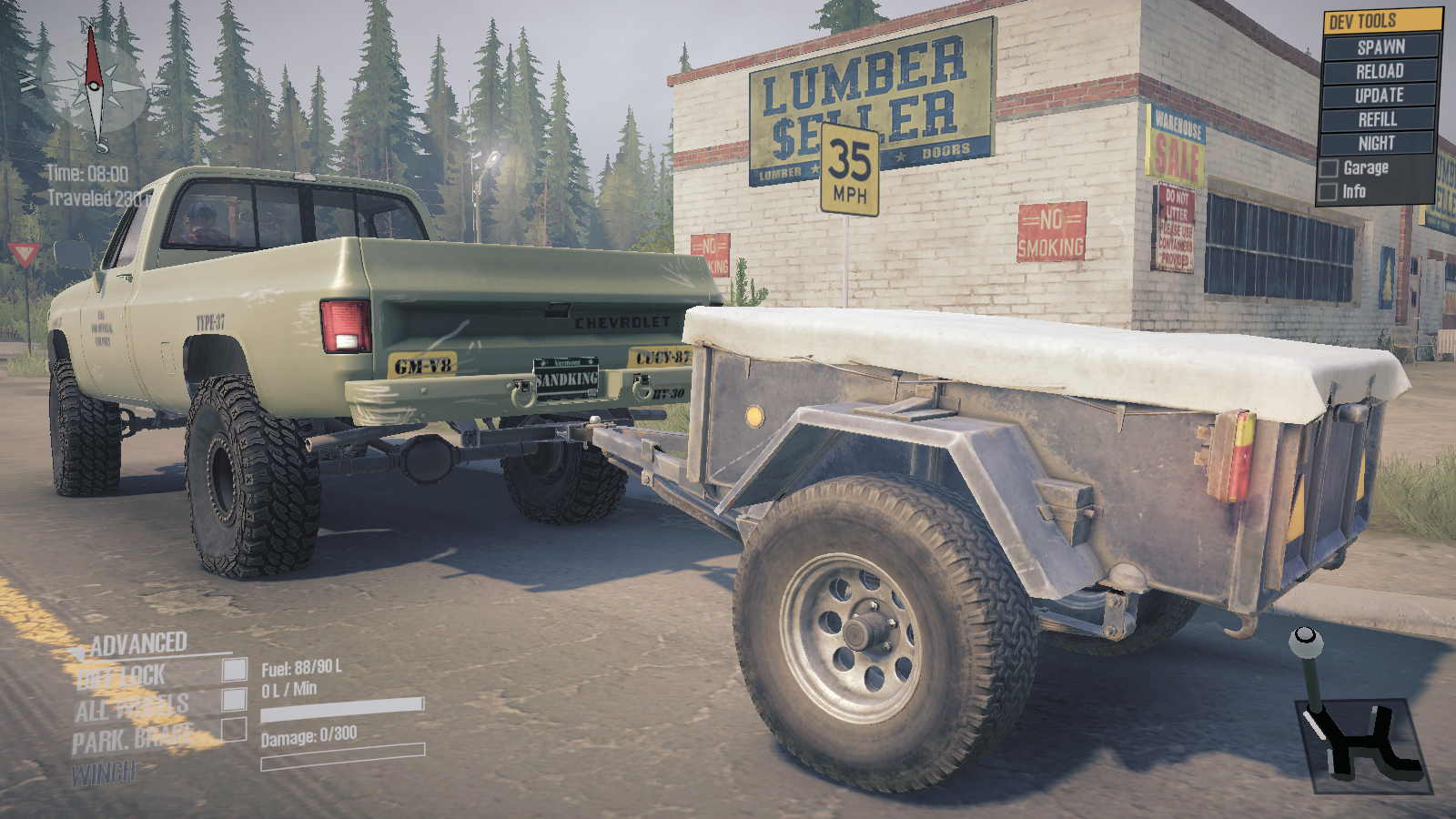Viewport: 1456px width, 819px height.
Task: Click the Spawn dev tool button
Action: (x=1380, y=46)
